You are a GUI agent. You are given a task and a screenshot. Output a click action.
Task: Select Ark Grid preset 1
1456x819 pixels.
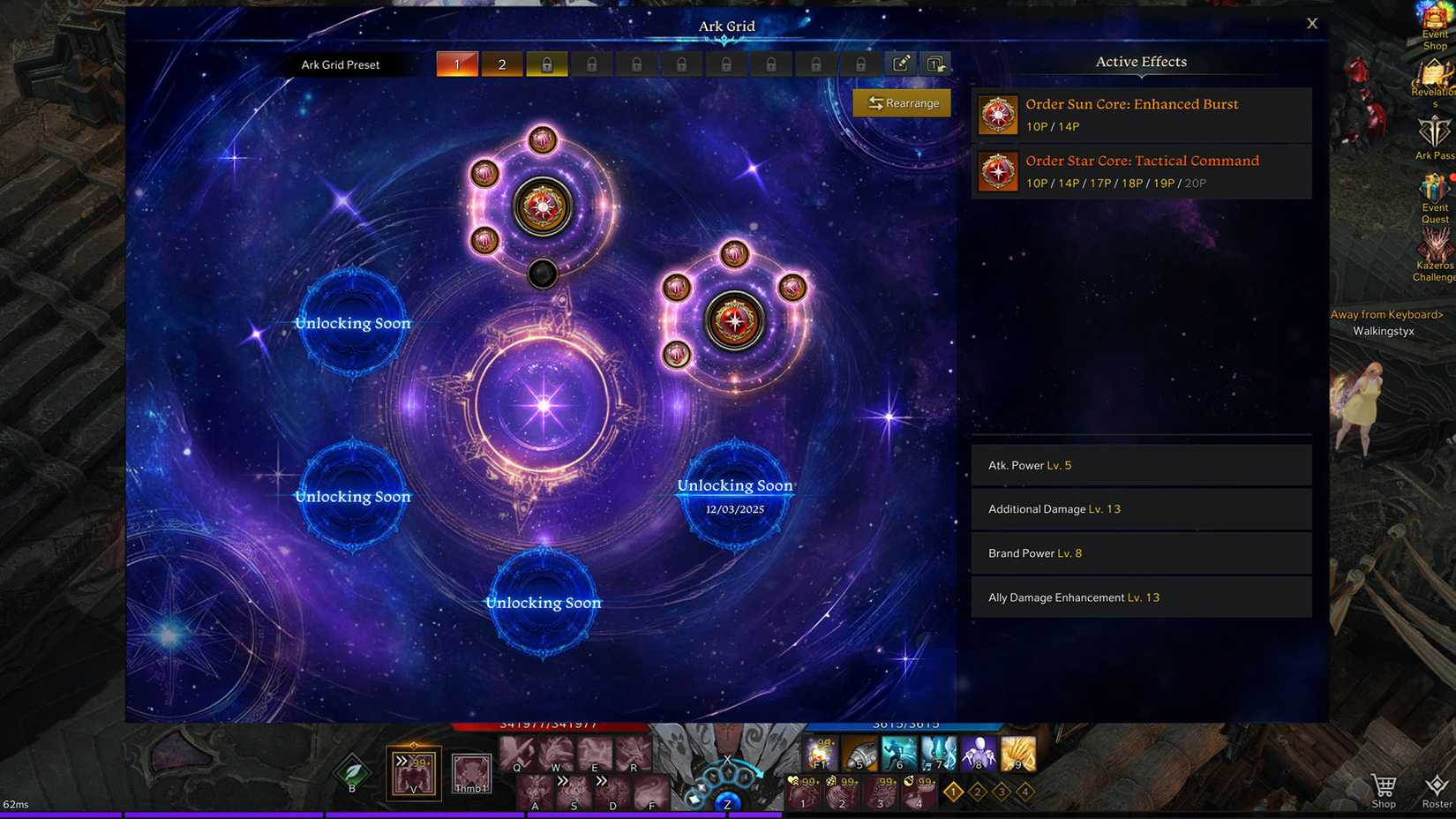[457, 64]
